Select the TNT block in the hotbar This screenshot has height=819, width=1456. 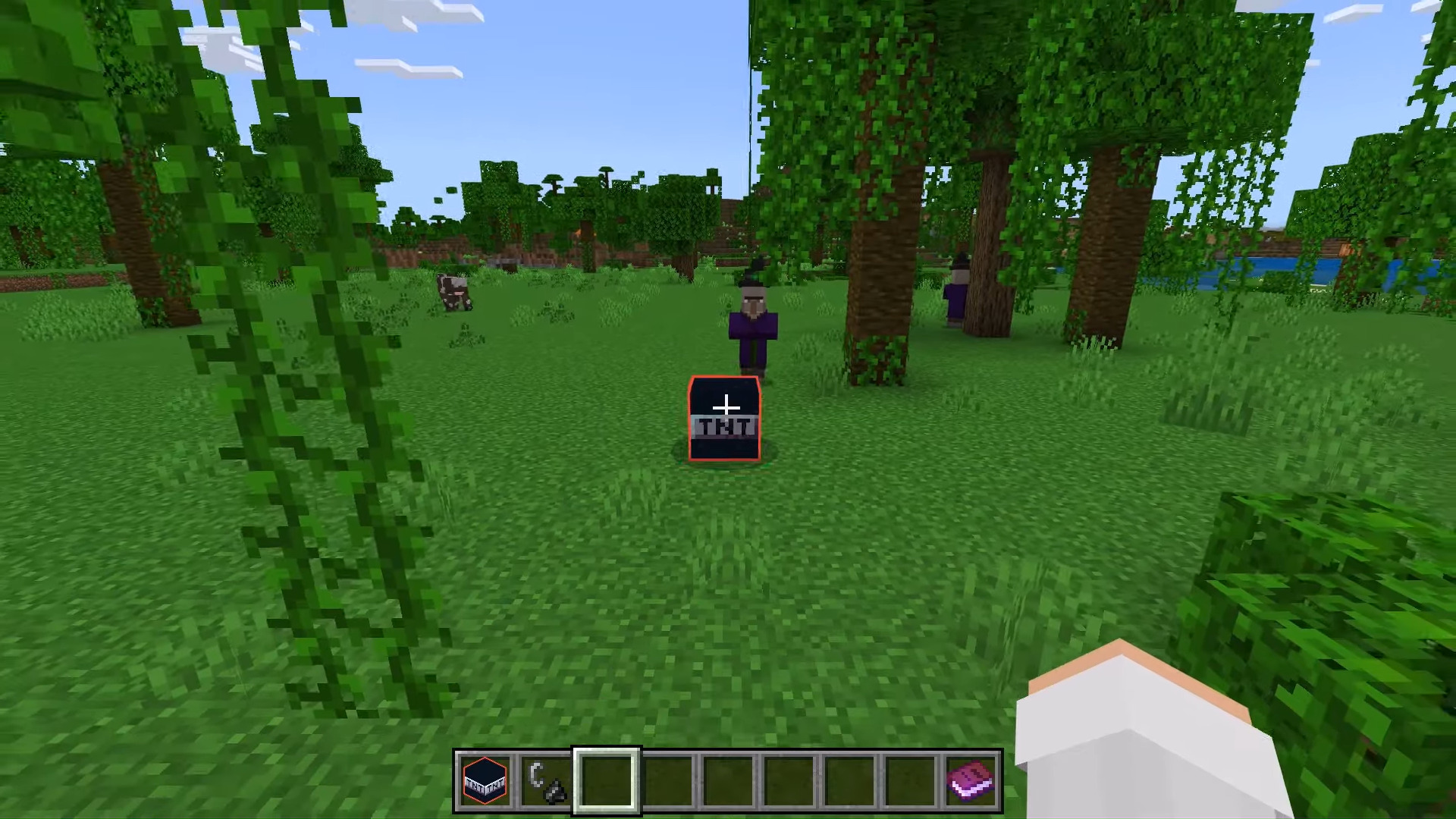485,780
